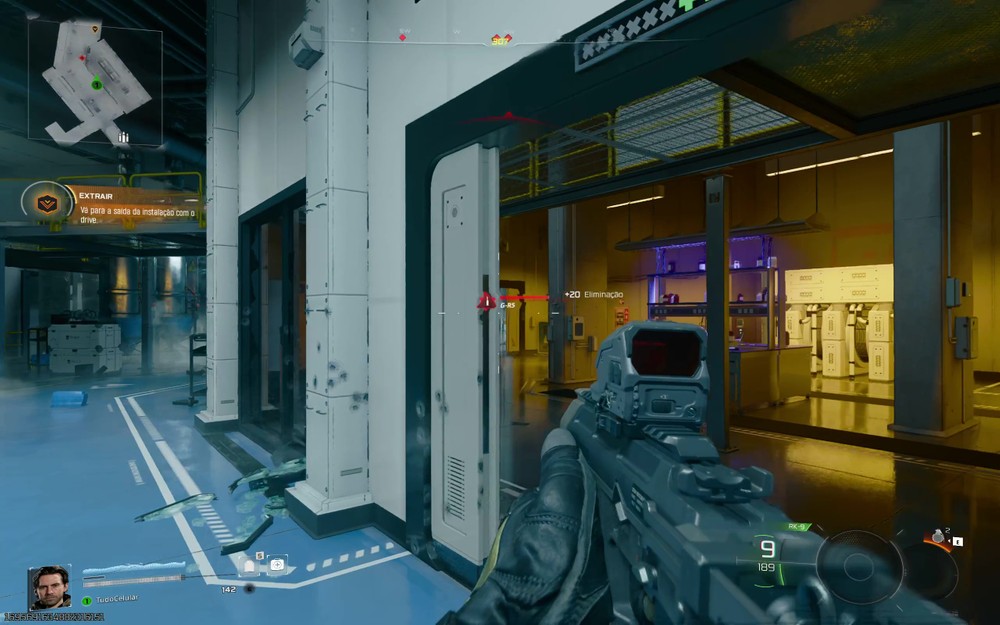
Task: Choose the medkit equipment slot
Action: [x=276, y=566]
